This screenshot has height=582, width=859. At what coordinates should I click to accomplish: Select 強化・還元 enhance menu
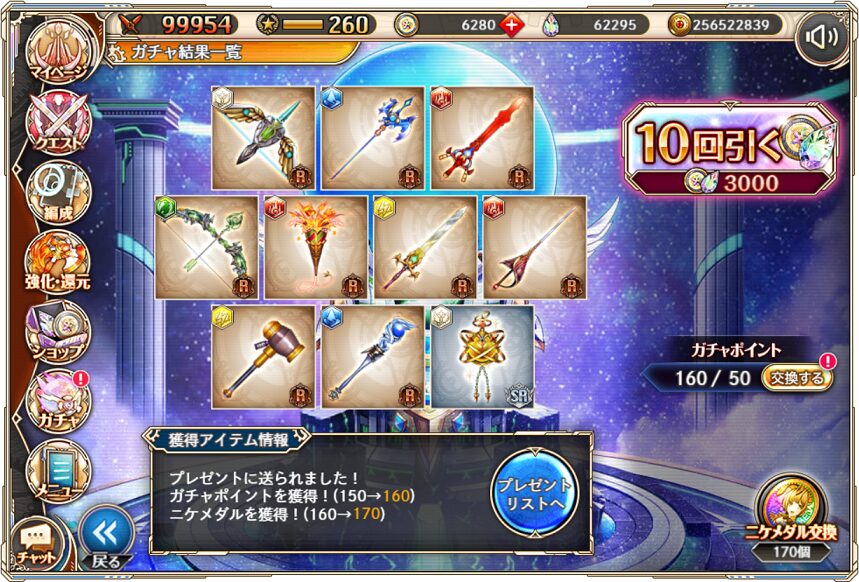click(58, 264)
